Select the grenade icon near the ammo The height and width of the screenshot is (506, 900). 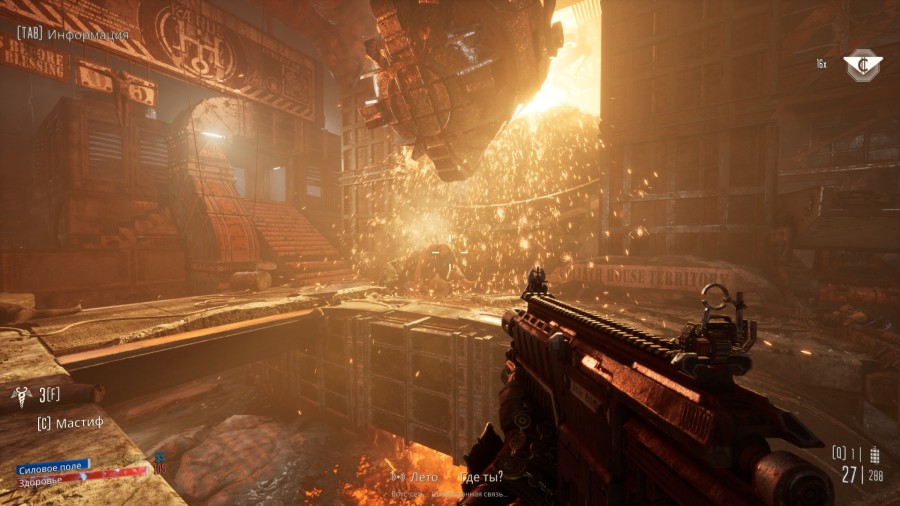point(876,454)
